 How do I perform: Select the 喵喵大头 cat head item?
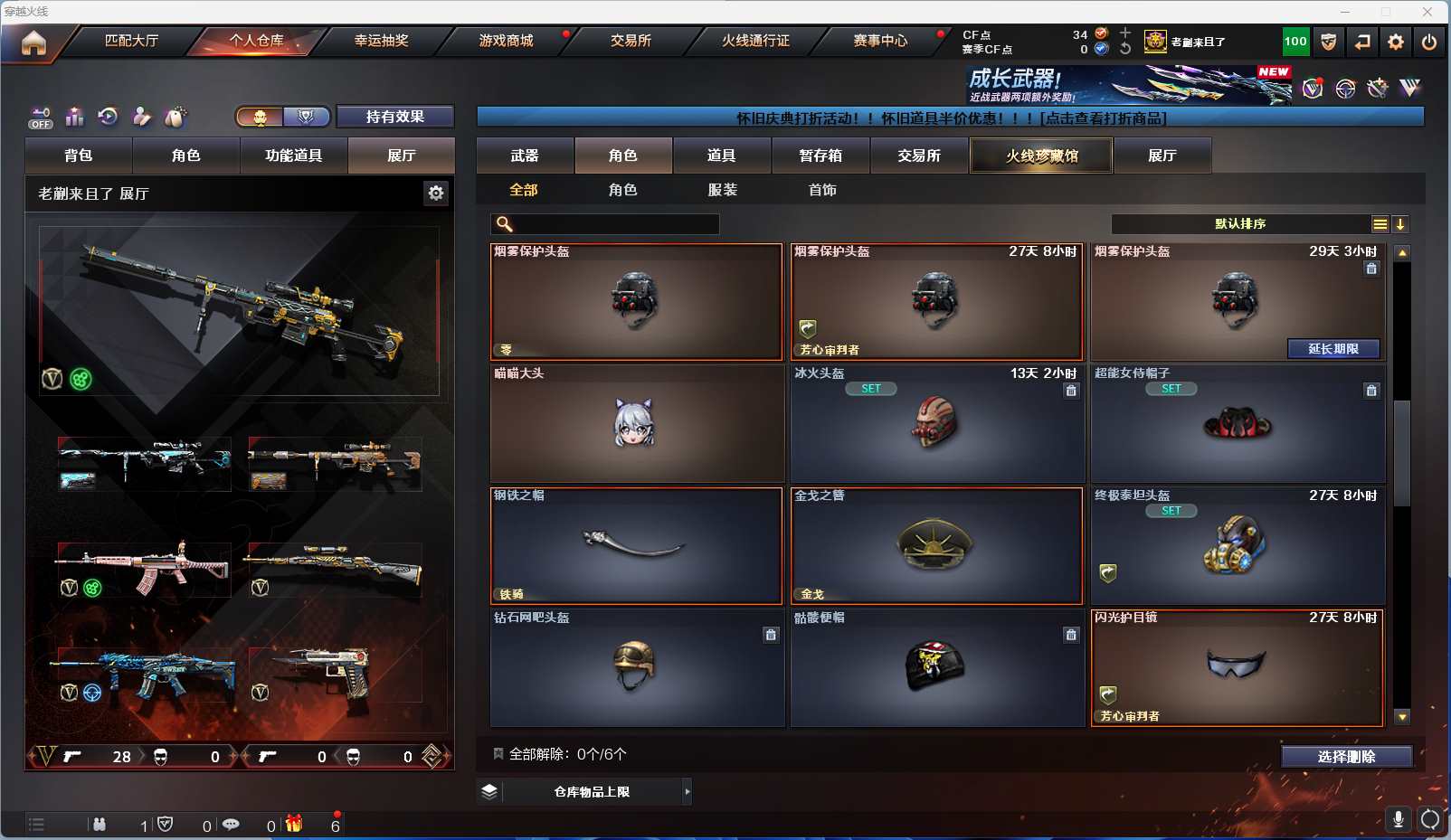click(x=636, y=423)
